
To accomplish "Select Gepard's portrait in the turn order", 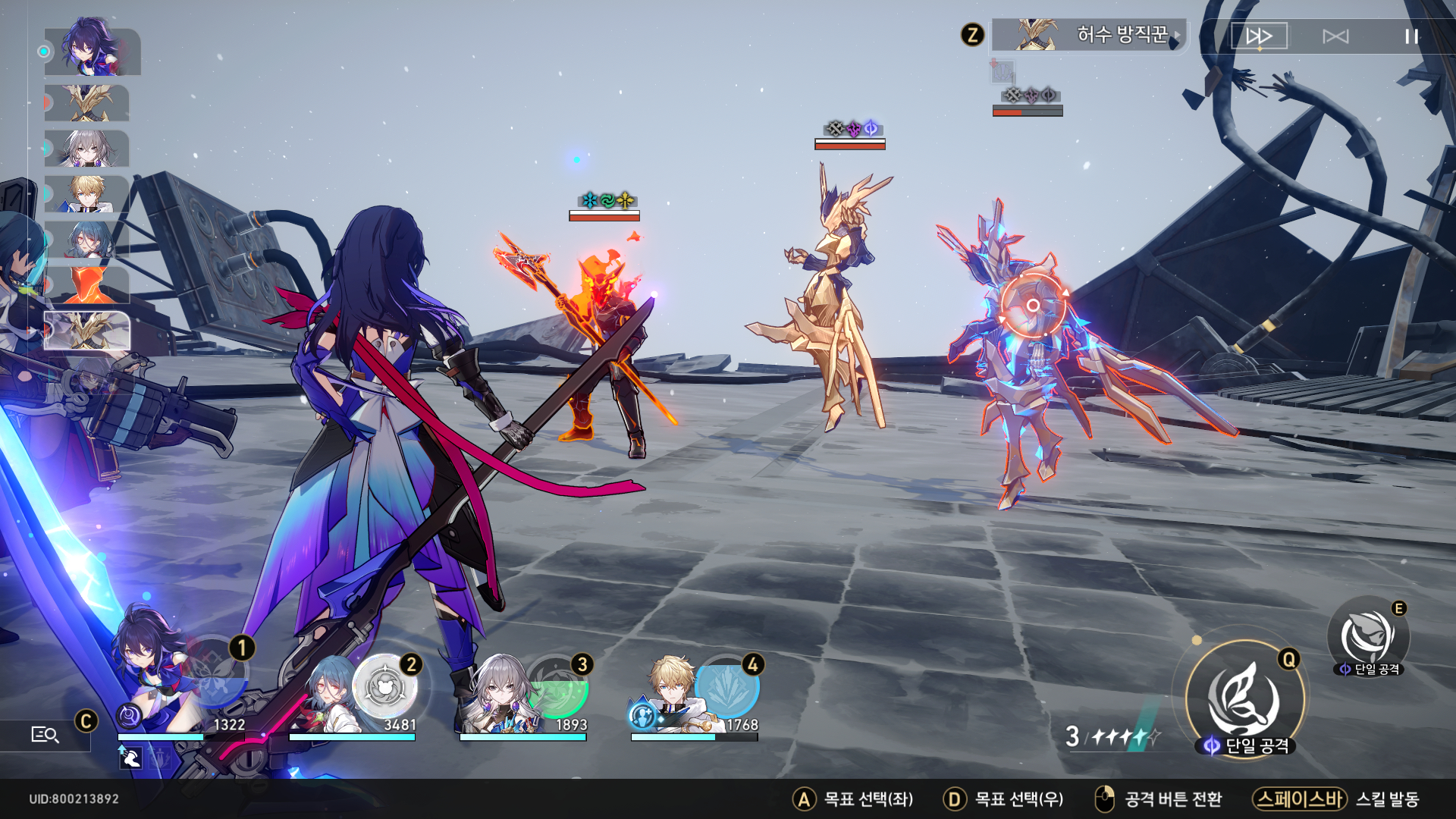I will (x=86, y=194).
